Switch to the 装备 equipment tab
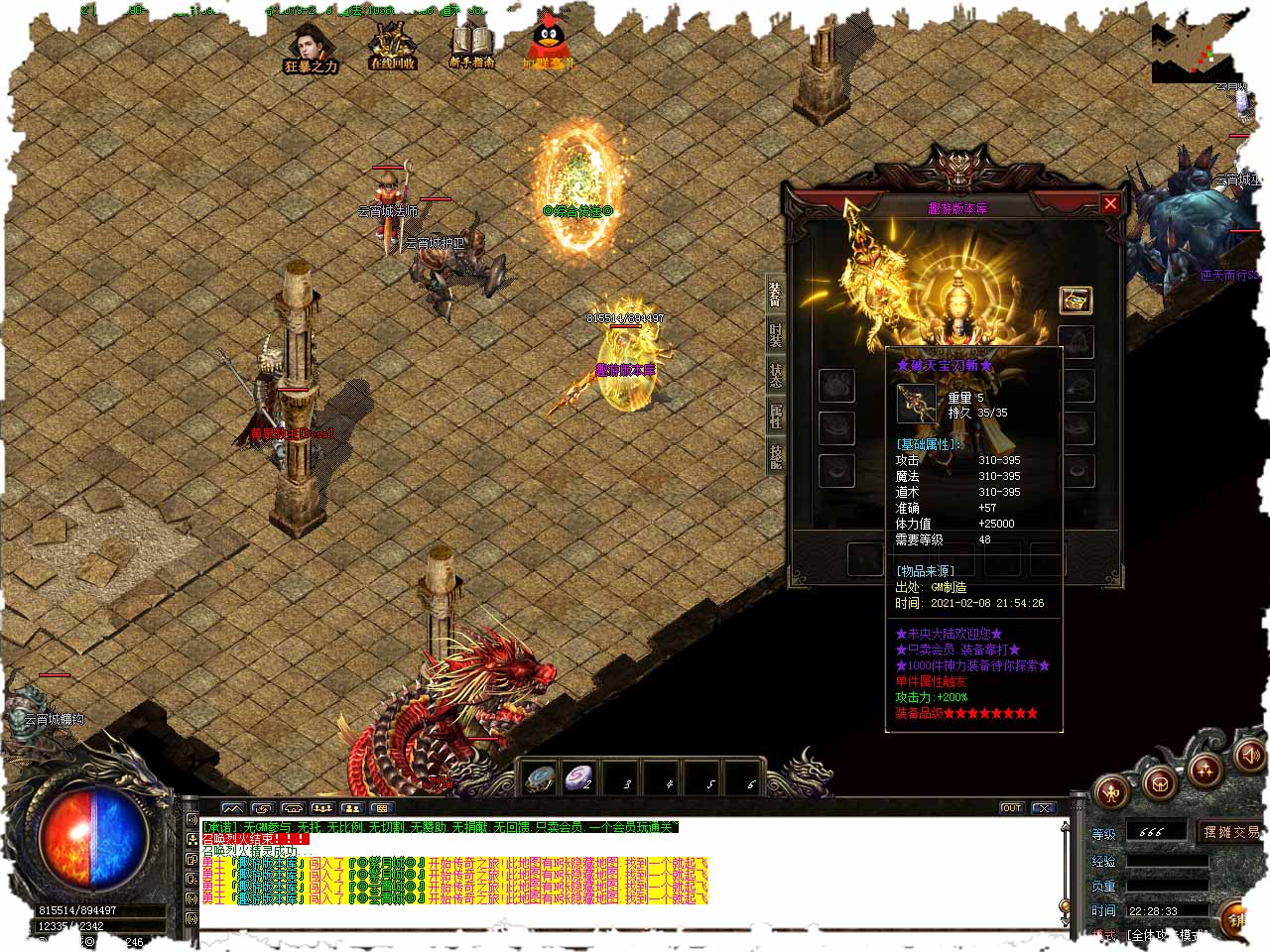 tap(775, 294)
